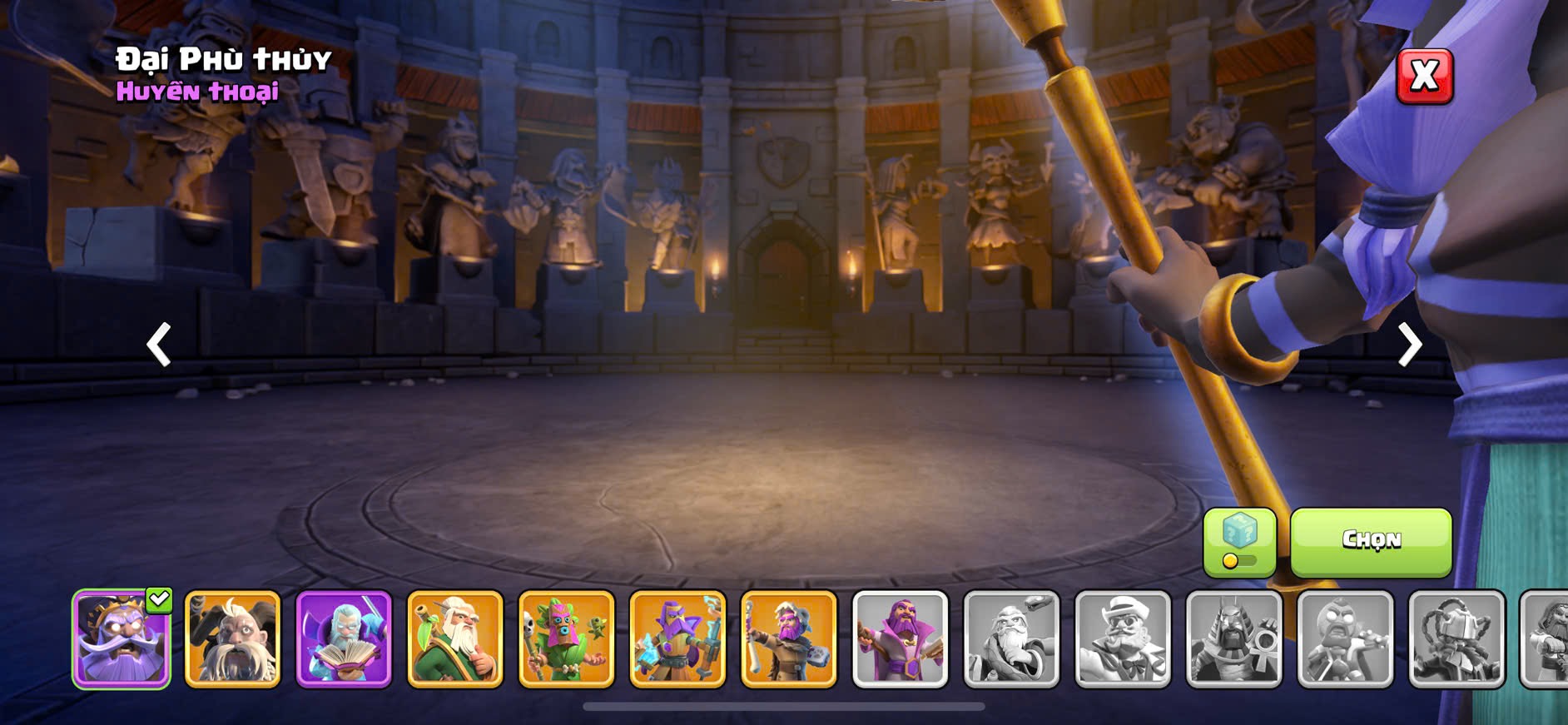Confirm skin with the green Chọn button
This screenshot has width=1568, height=725.
(1371, 542)
